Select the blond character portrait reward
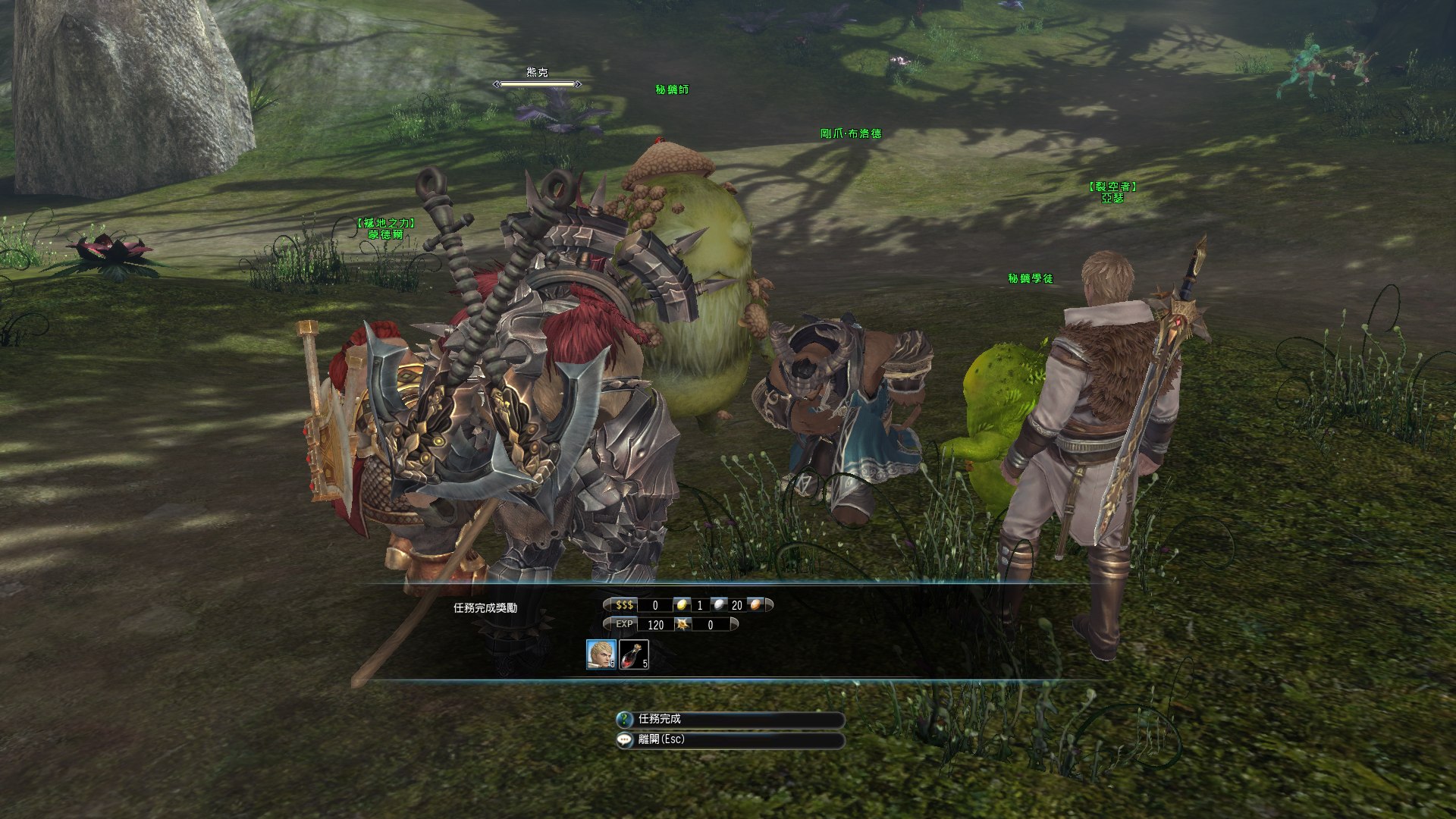This screenshot has width=1456, height=819. [x=601, y=654]
